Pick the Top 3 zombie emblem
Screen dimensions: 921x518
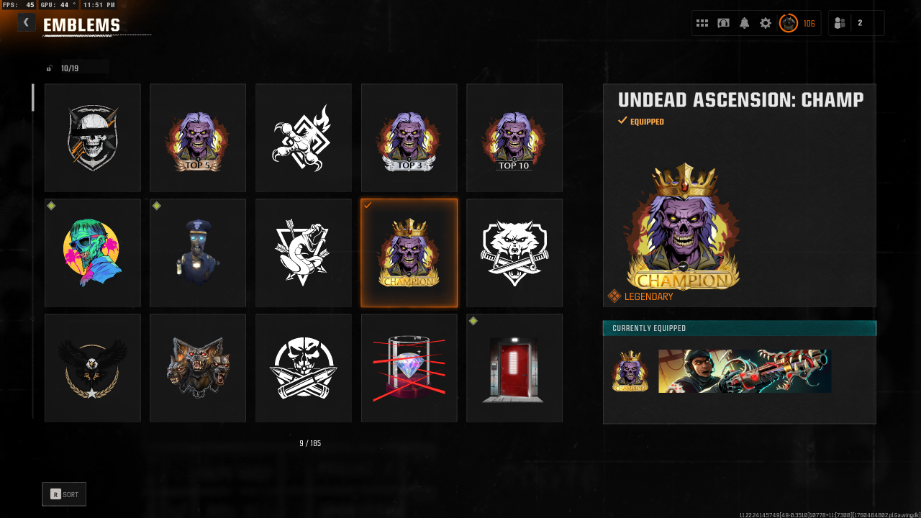coord(409,138)
